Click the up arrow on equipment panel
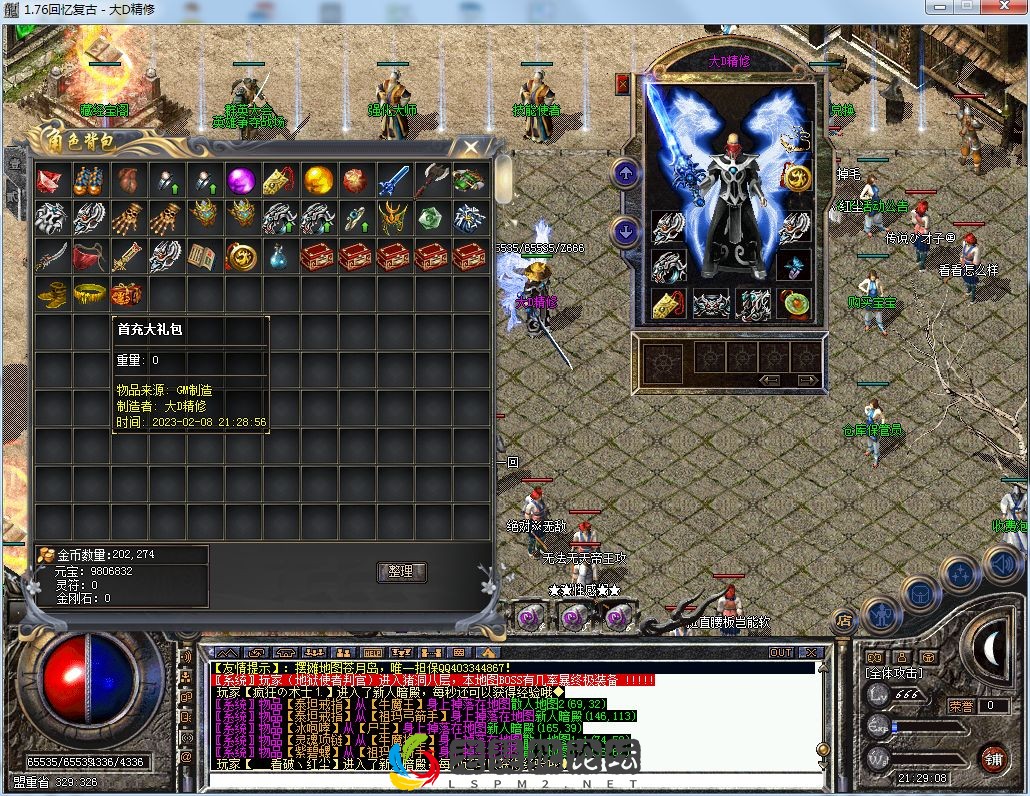Image resolution: width=1030 pixels, height=796 pixels. (626, 173)
